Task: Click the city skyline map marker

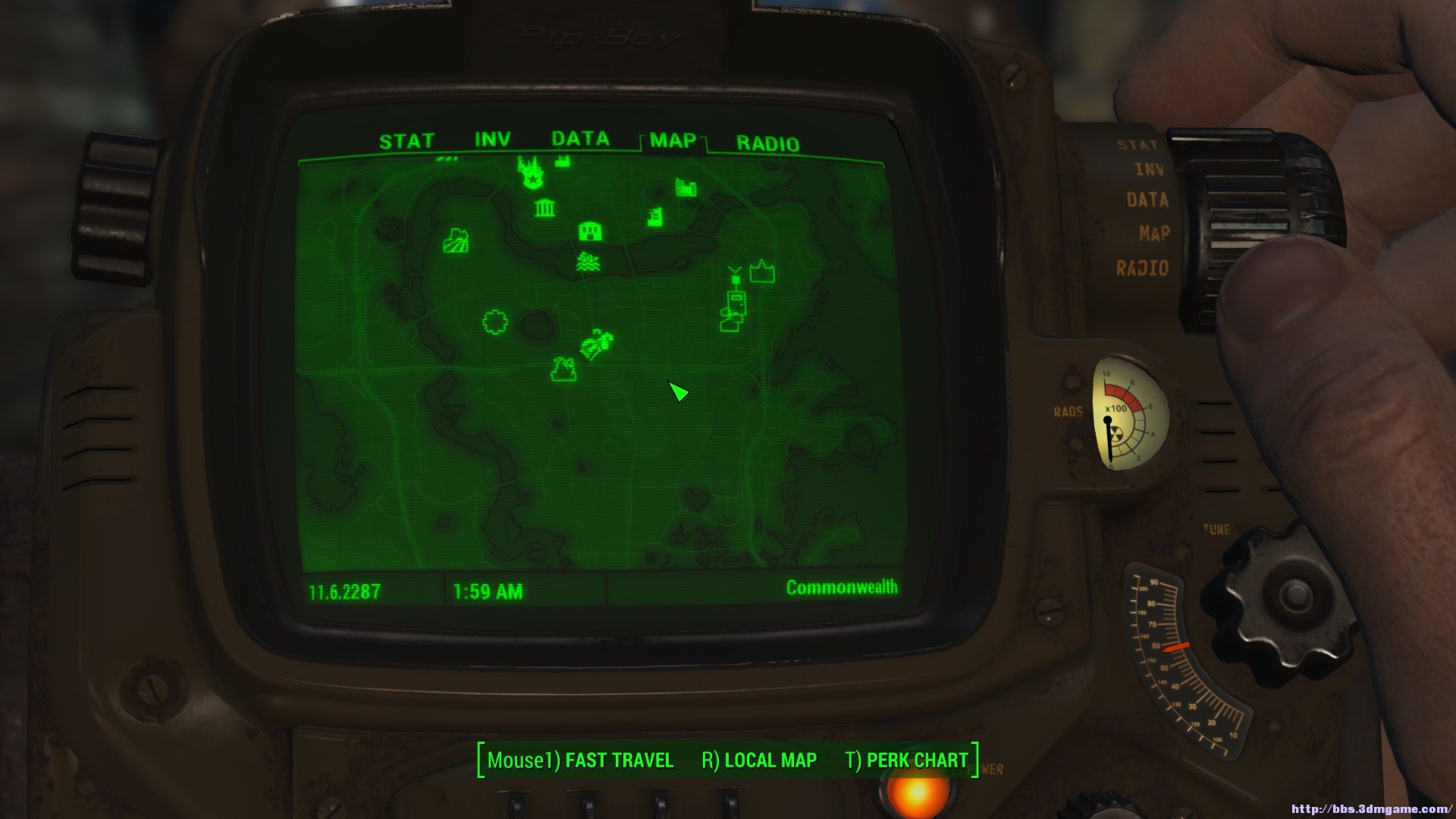Action: pos(686,187)
